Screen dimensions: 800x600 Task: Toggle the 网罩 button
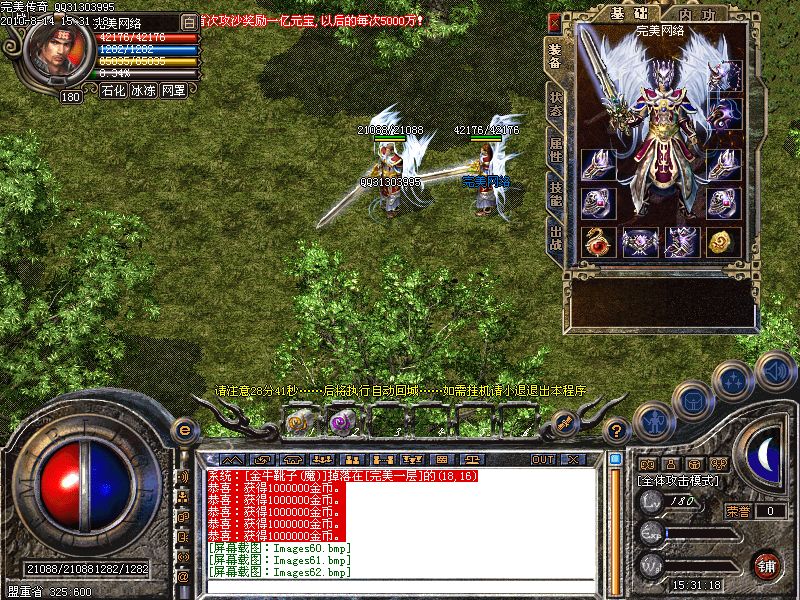(x=174, y=90)
